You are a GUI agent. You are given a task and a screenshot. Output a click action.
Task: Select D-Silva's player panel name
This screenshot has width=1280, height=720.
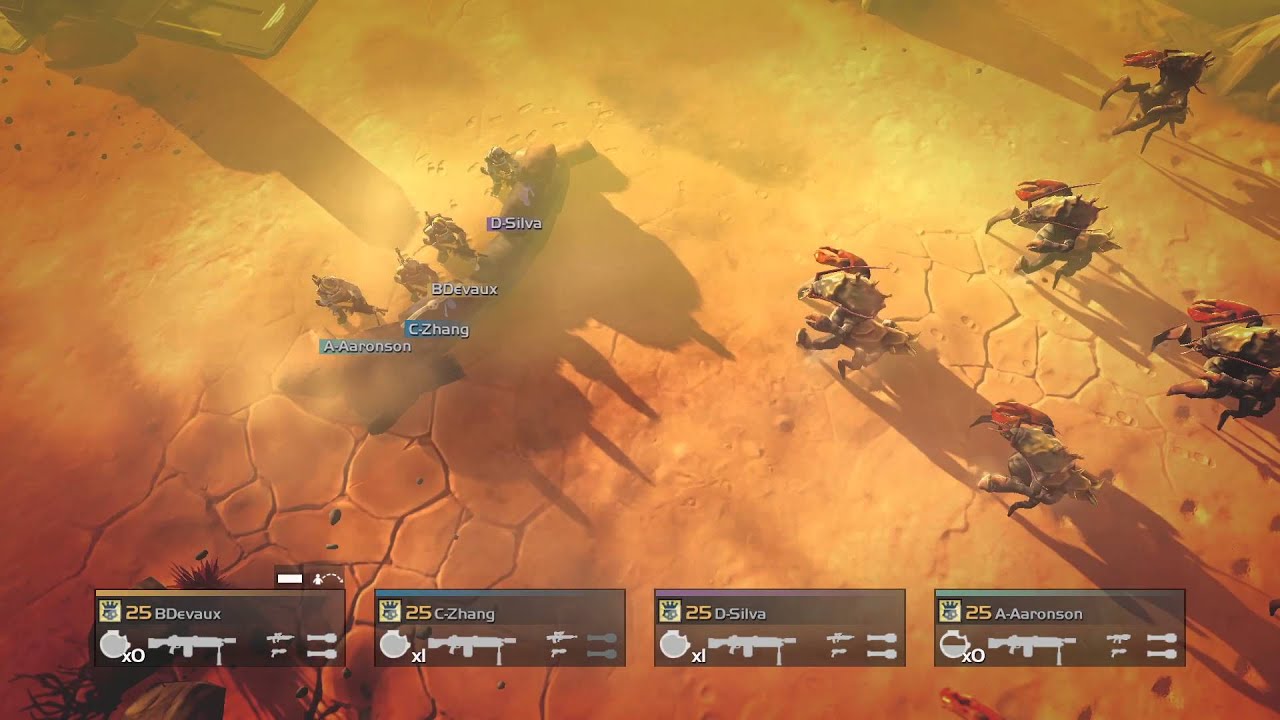(x=740, y=613)
